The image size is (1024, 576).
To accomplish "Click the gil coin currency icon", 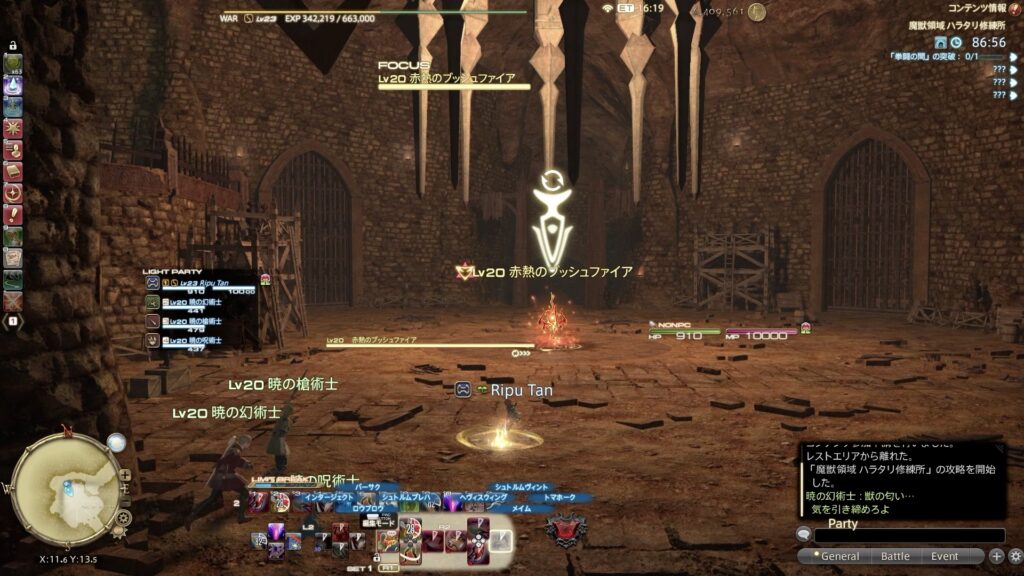I will [757, 13].
